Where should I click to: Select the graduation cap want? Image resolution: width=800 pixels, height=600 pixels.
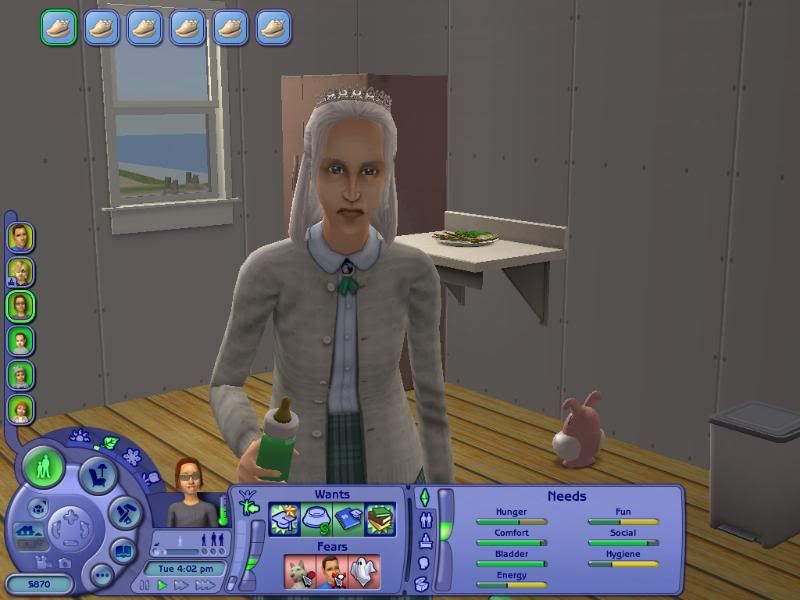tap(285, 519)
